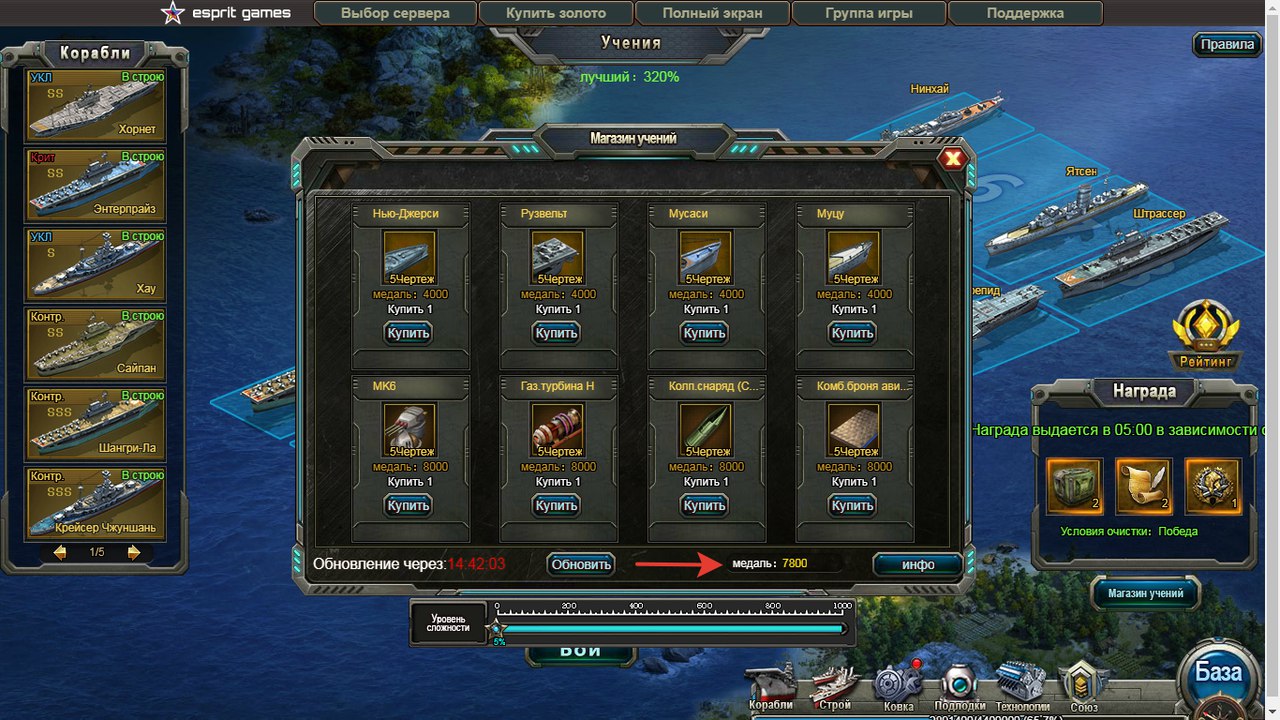Viewport: 1280px width, 720px height.
Task: Select the Крейсер Чжуншань ship card
Action: pos(96,502)
